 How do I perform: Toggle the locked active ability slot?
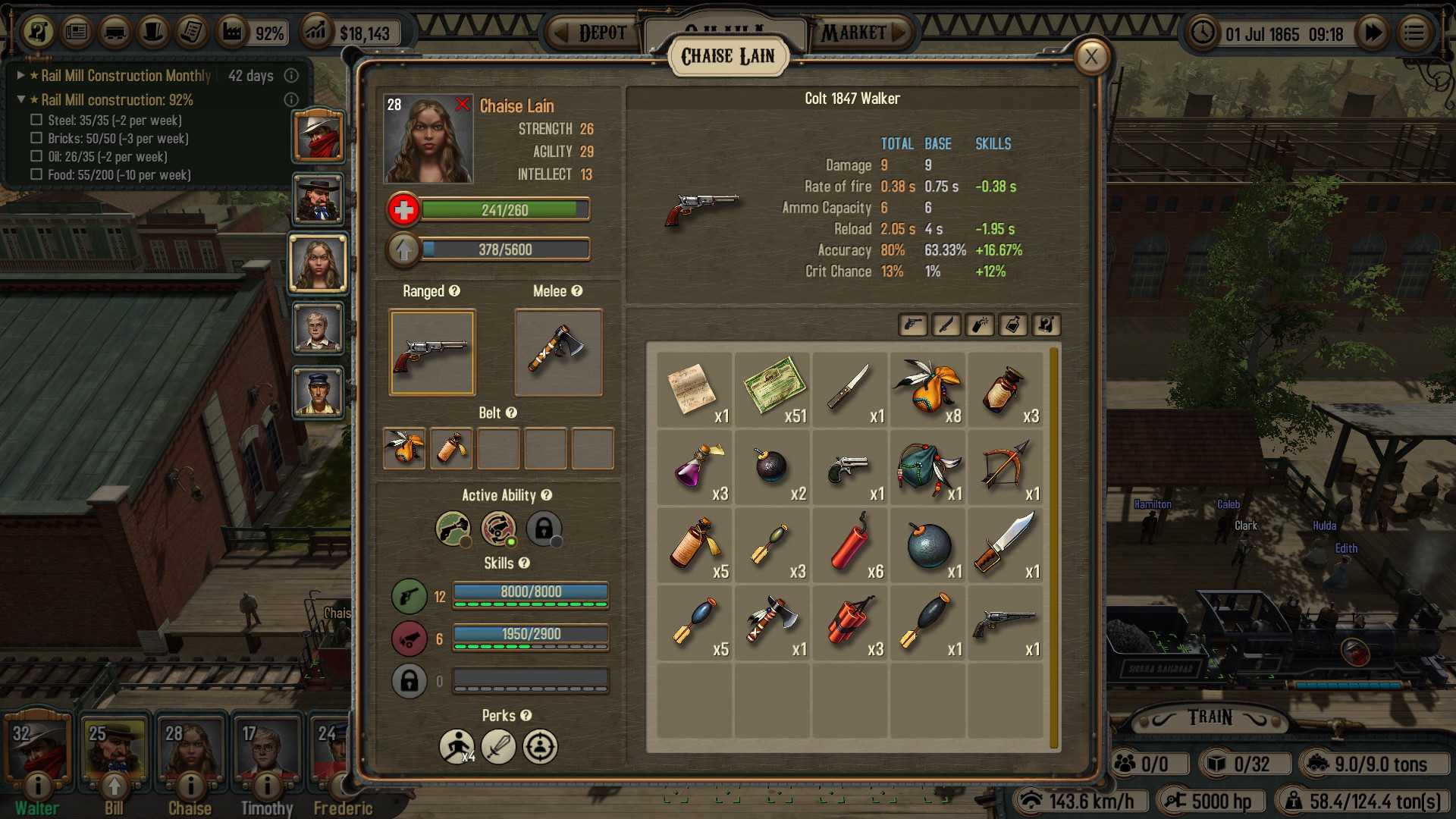543,529
